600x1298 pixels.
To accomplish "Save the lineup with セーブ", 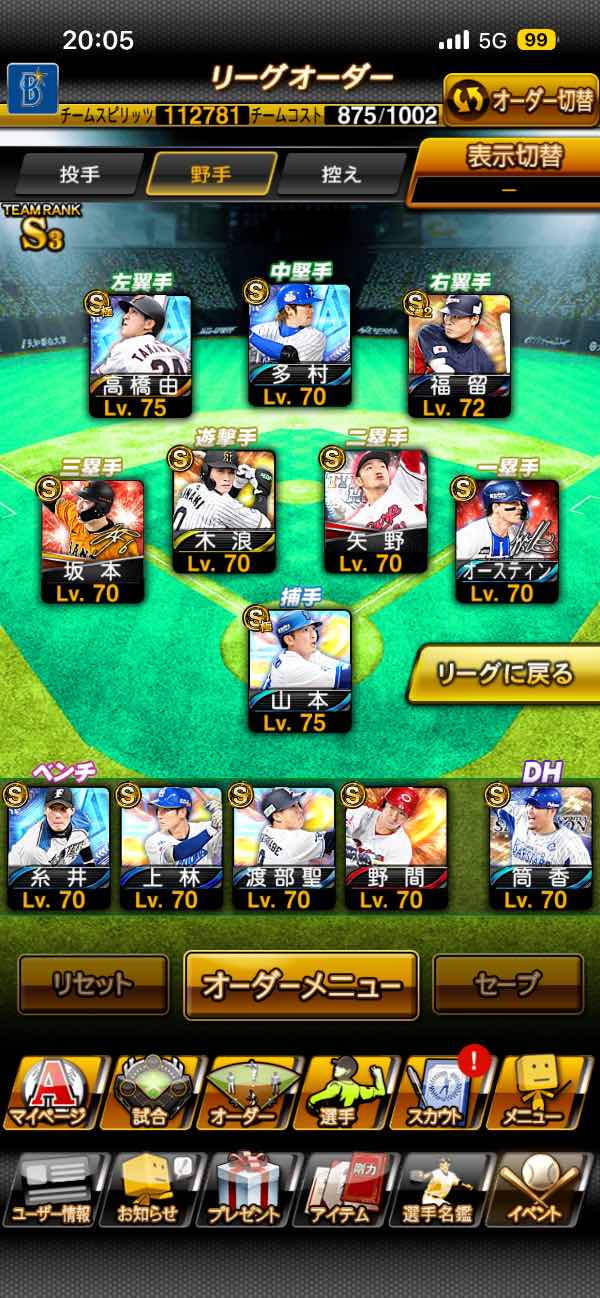I will (507, 985).
